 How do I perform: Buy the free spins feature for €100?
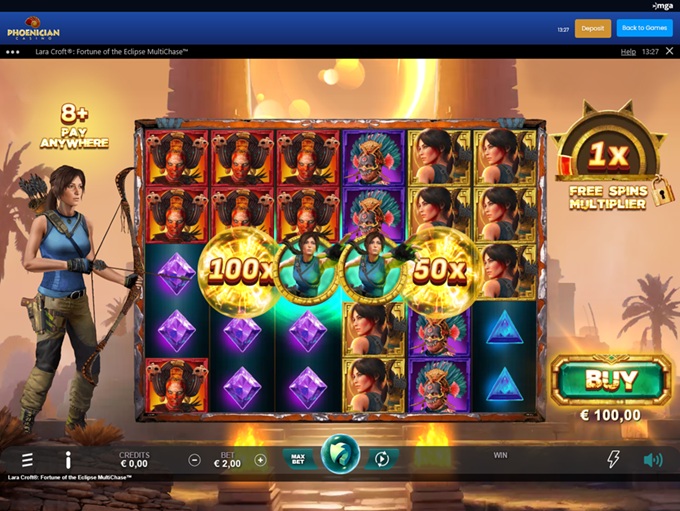610,381
